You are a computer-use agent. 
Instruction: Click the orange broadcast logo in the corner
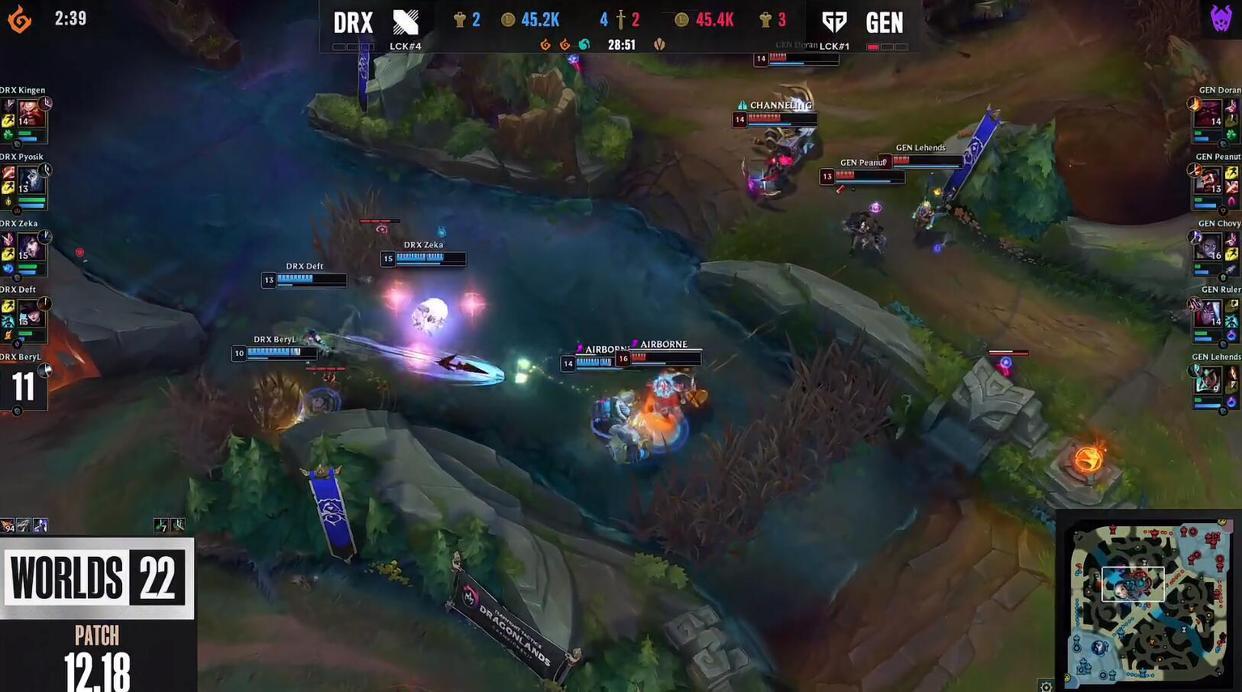(19, 19)
